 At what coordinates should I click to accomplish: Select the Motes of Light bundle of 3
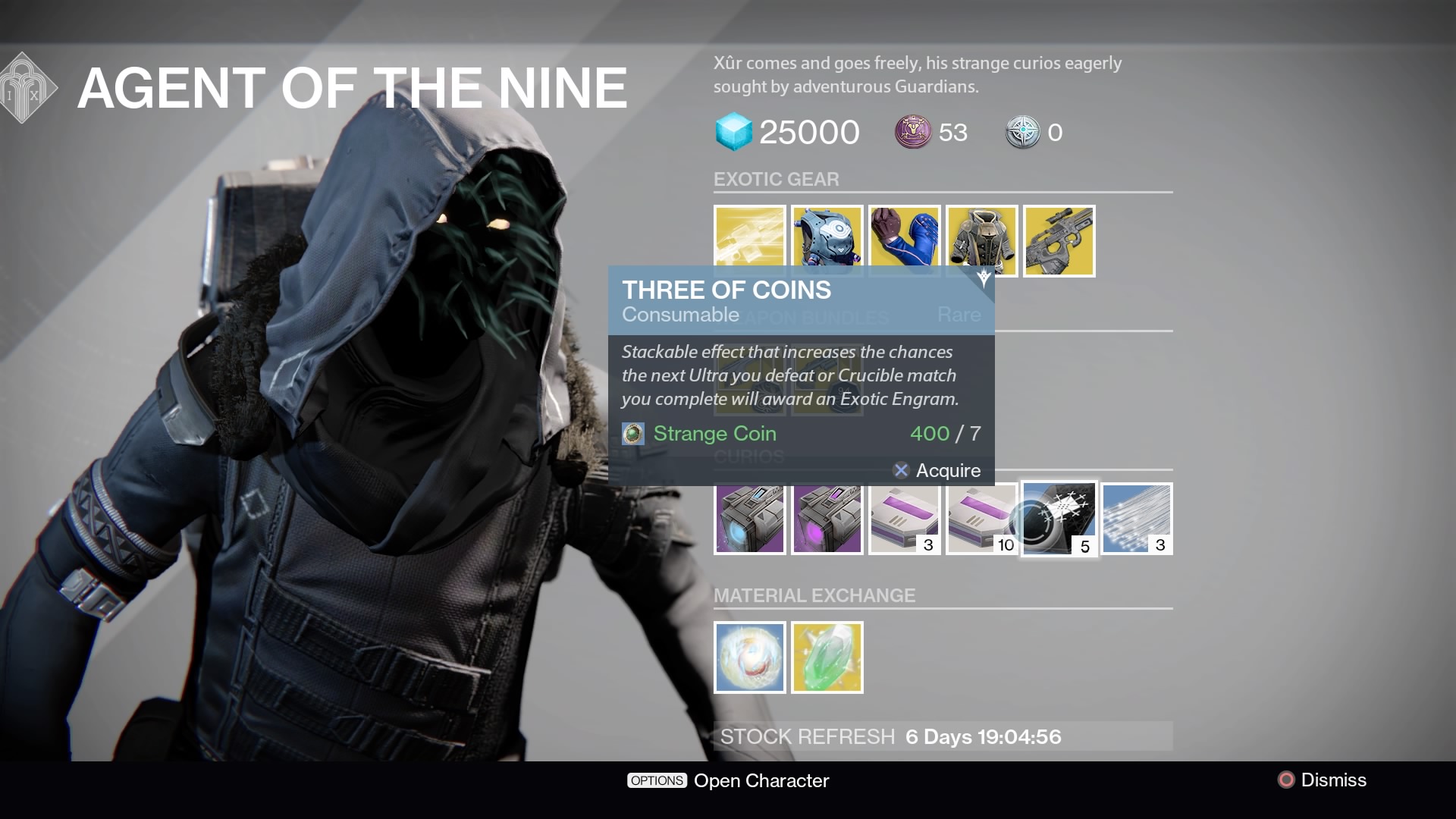(1136, 519)
